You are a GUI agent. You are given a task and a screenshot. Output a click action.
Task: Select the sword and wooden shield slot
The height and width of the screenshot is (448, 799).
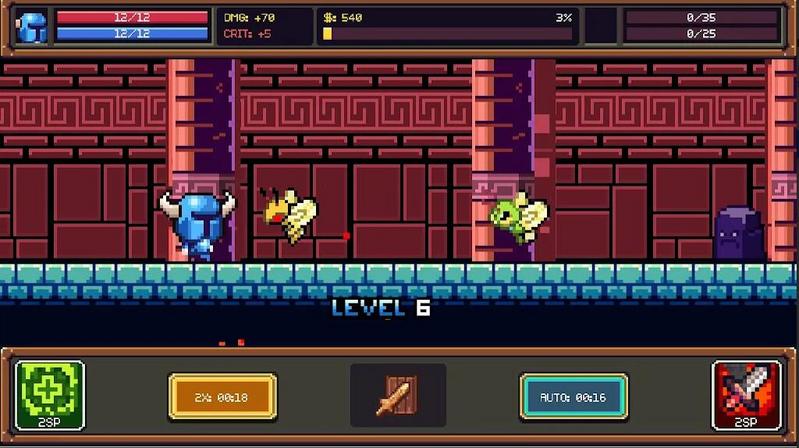point(397,396)
